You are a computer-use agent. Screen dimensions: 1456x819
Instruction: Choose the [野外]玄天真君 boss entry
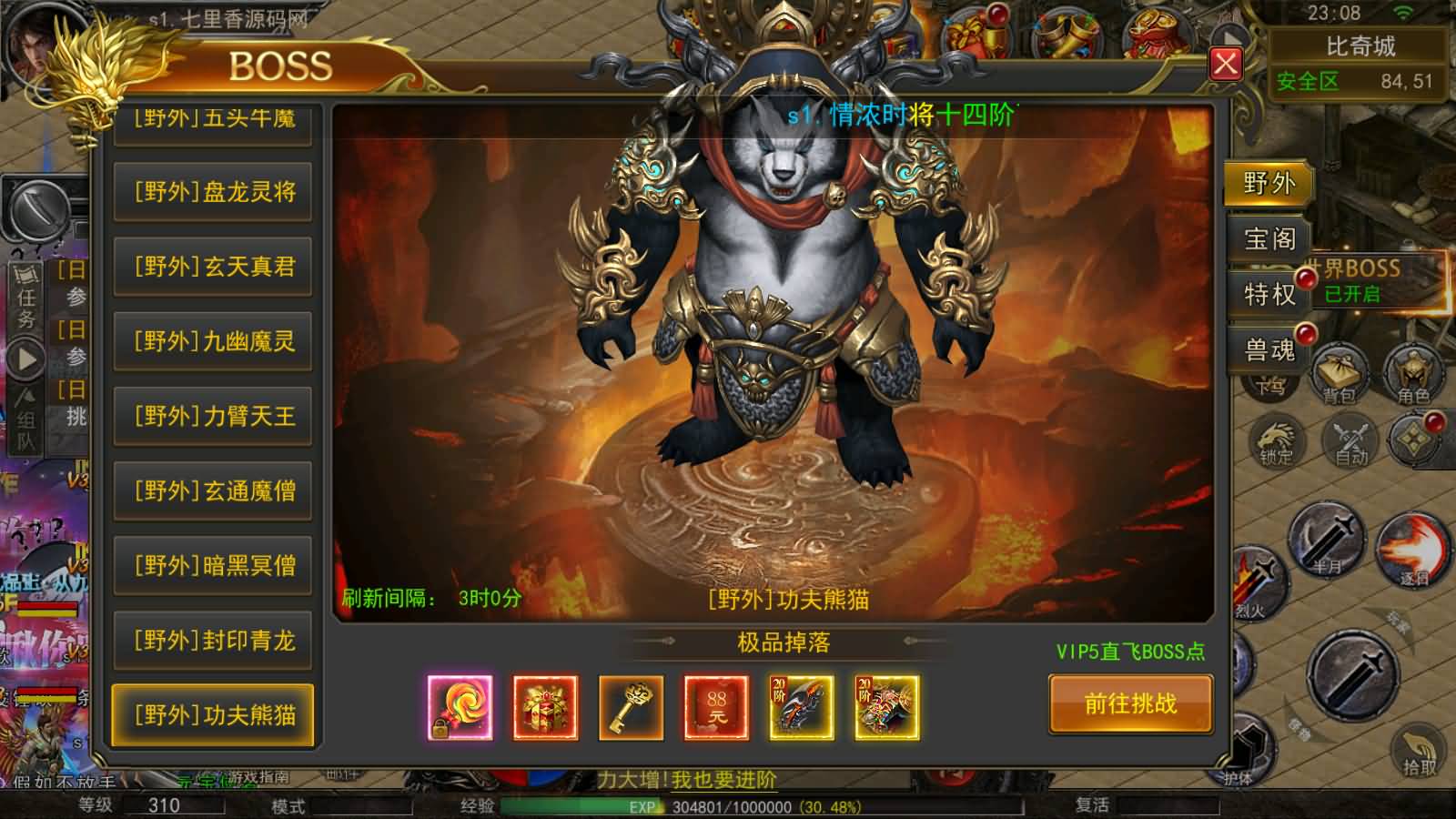click(214, 267)
